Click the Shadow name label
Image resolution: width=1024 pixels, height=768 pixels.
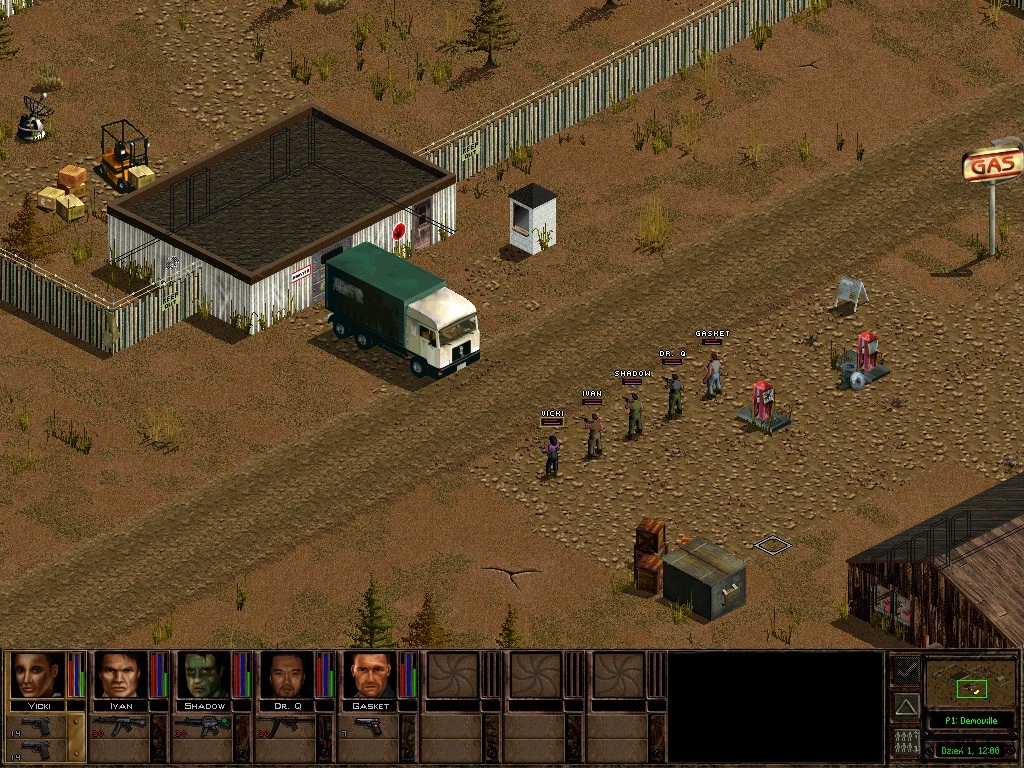click(x=204, y=706)
